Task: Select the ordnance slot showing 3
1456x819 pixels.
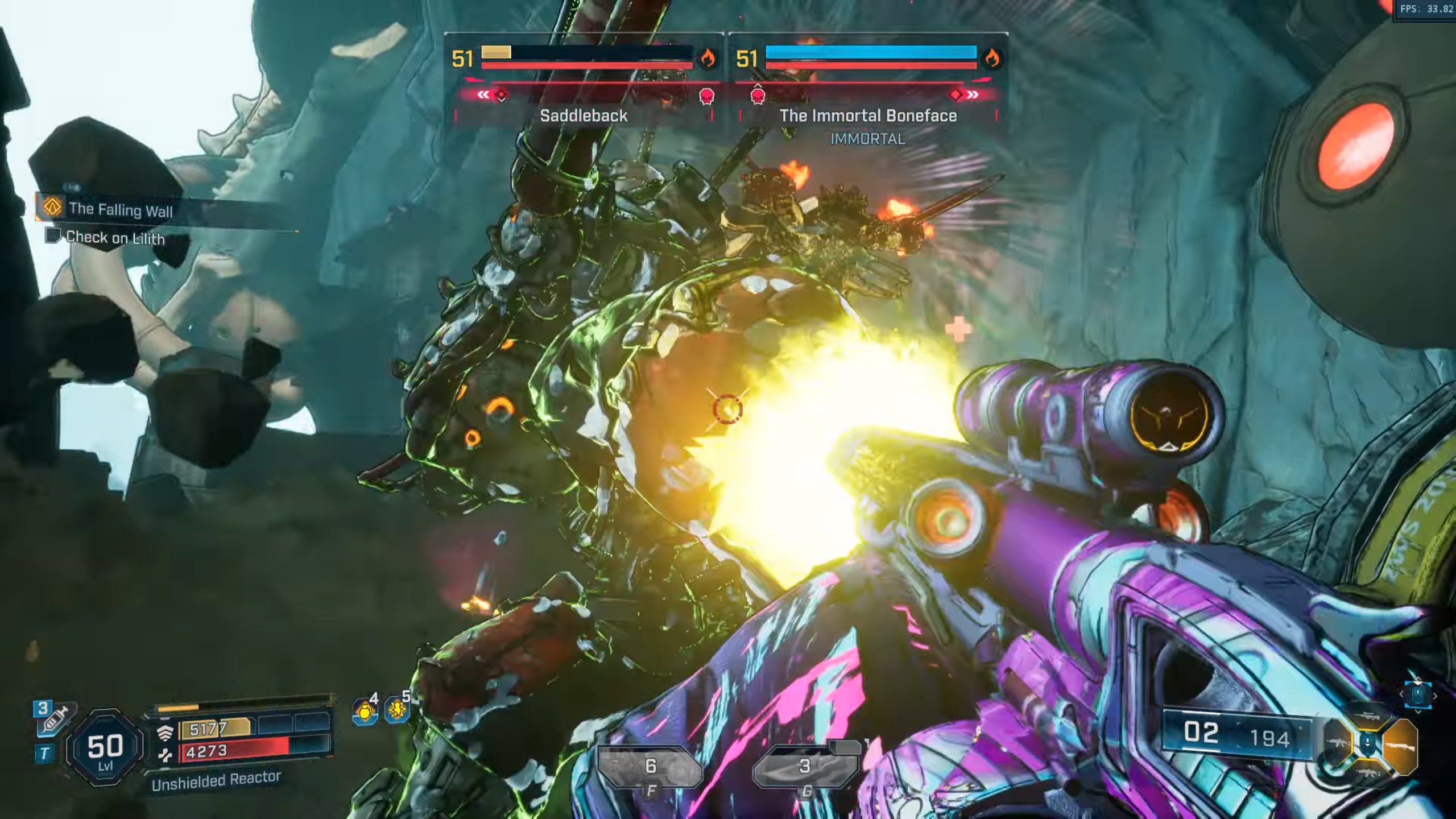Action: [x=804, y=767]
